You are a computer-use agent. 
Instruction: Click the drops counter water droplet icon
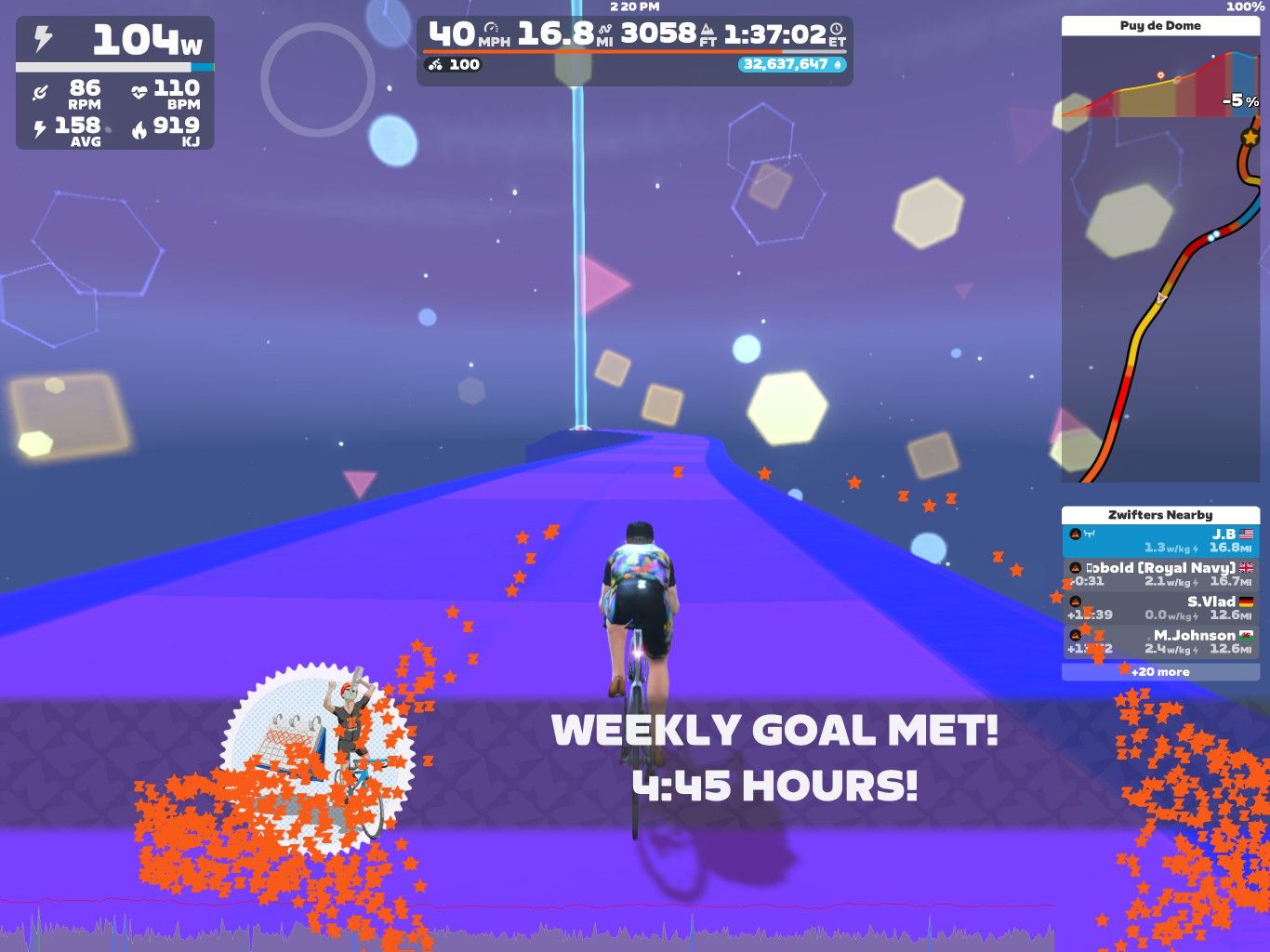click(838, 65)
